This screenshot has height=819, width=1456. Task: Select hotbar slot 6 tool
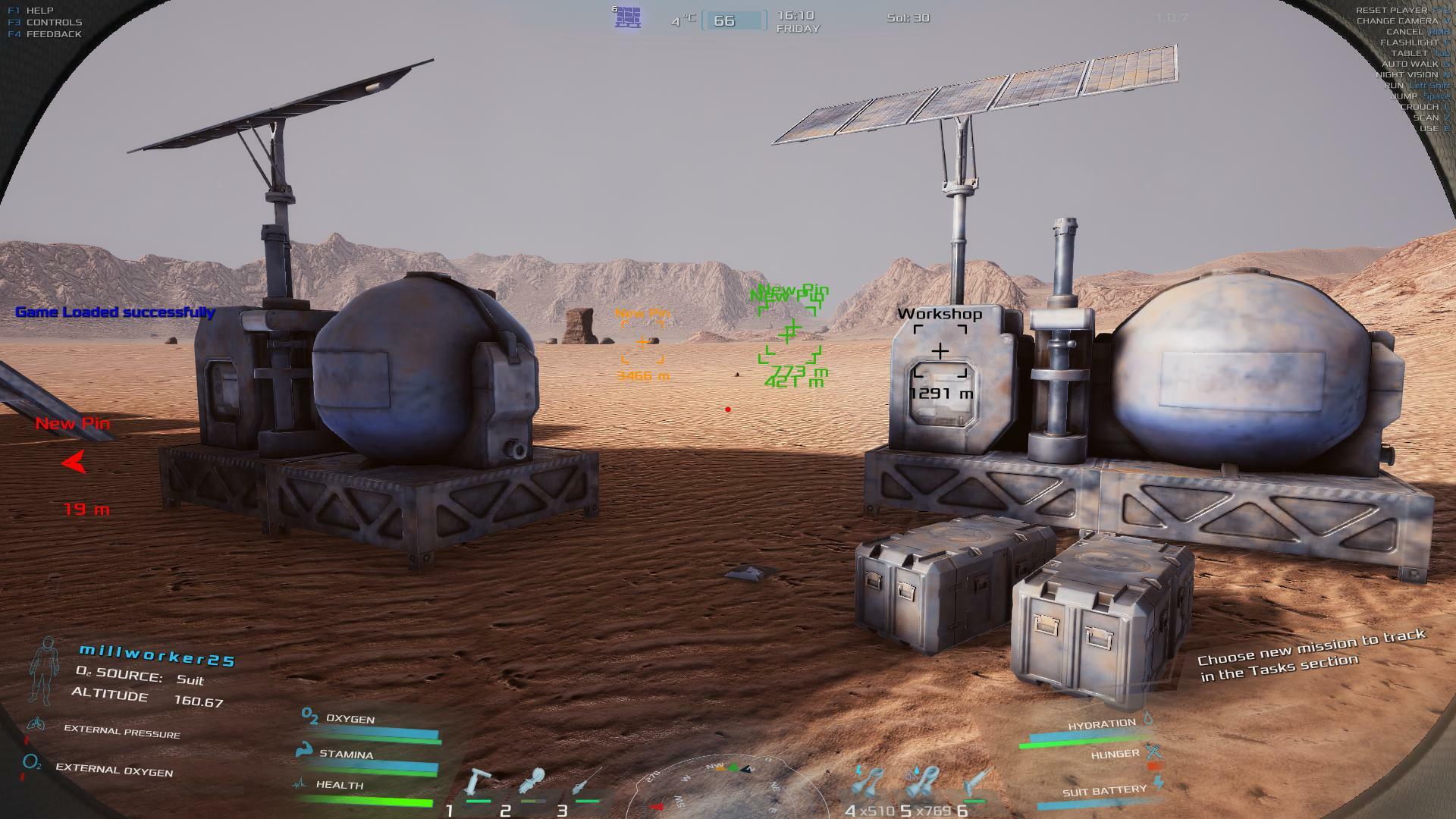click(x=977, y=783)
